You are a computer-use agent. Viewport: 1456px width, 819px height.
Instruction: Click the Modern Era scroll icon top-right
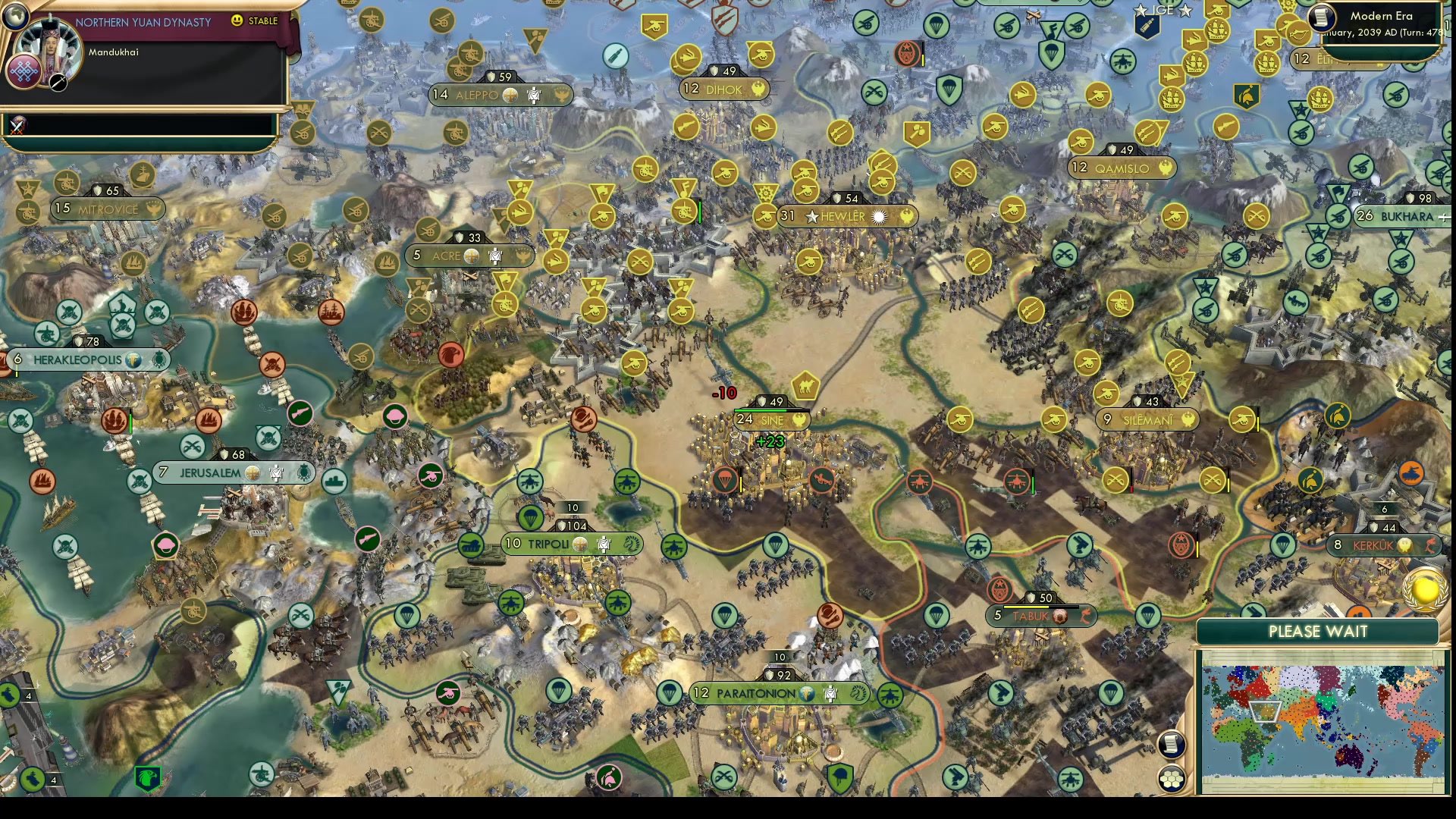pos(1323,18)
